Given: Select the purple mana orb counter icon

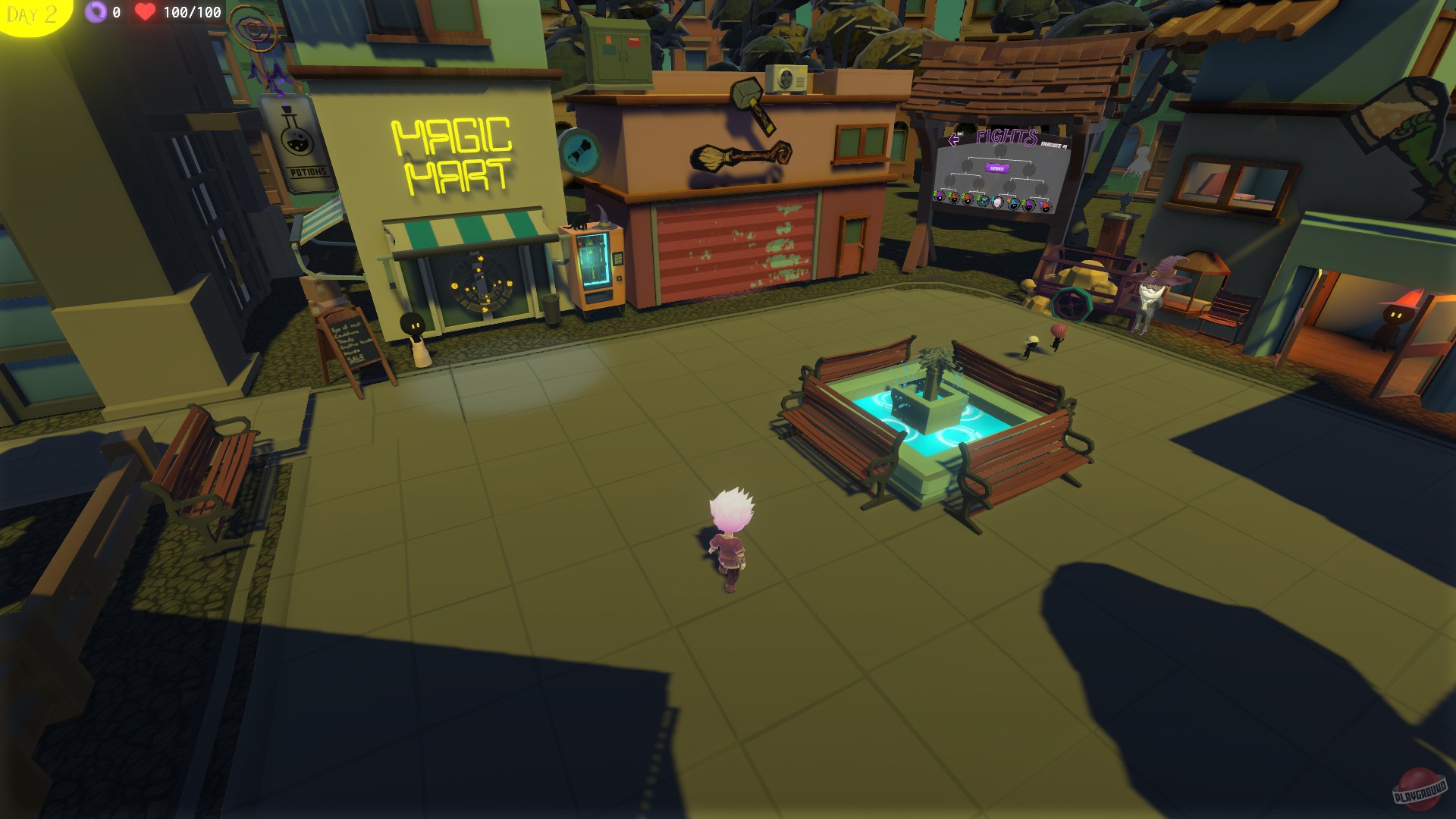Looking at the screenshot, I should [x=96, y=12].
